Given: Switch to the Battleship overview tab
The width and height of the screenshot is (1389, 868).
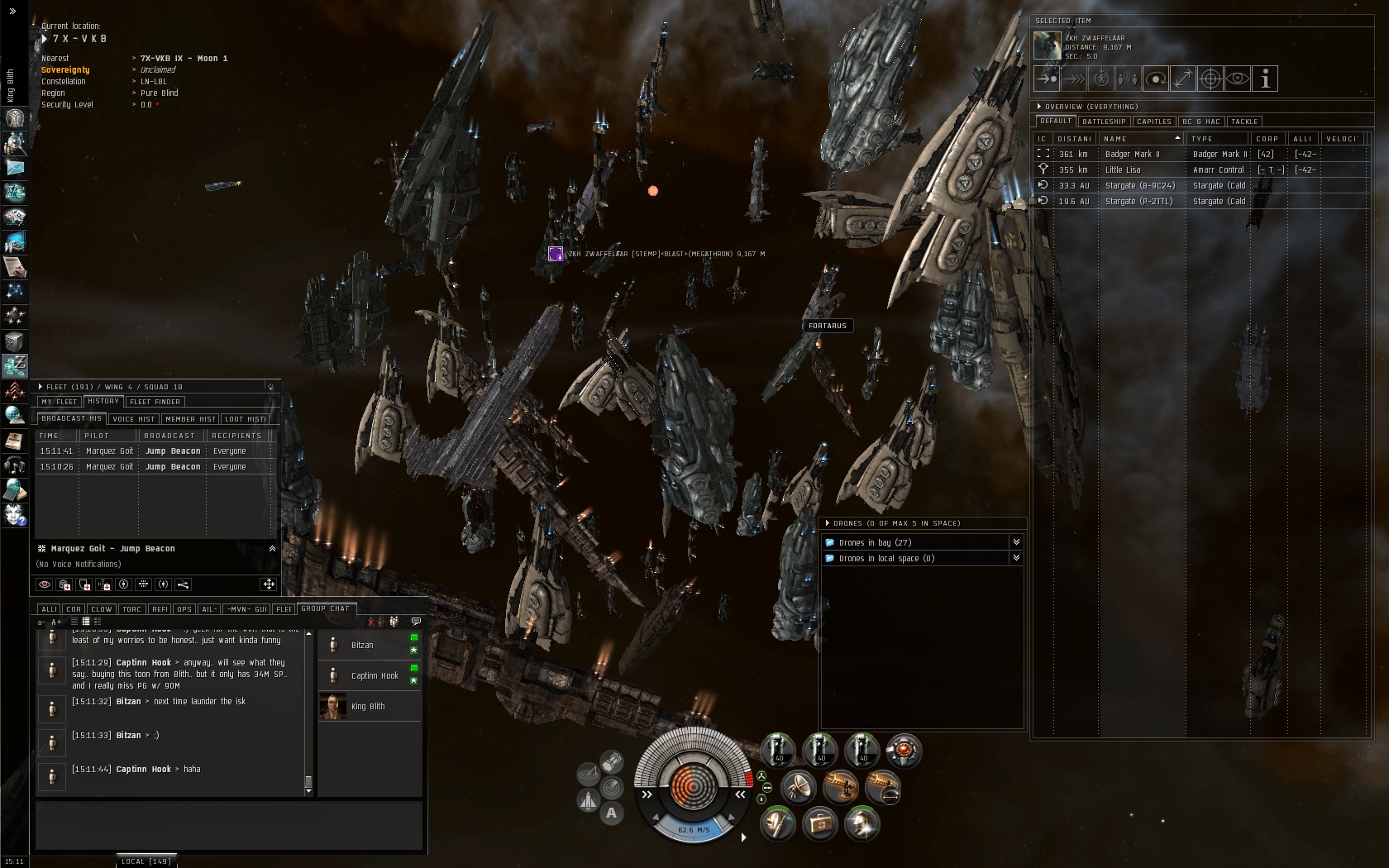Looking at the screenshot, I should pos(1104,122).
